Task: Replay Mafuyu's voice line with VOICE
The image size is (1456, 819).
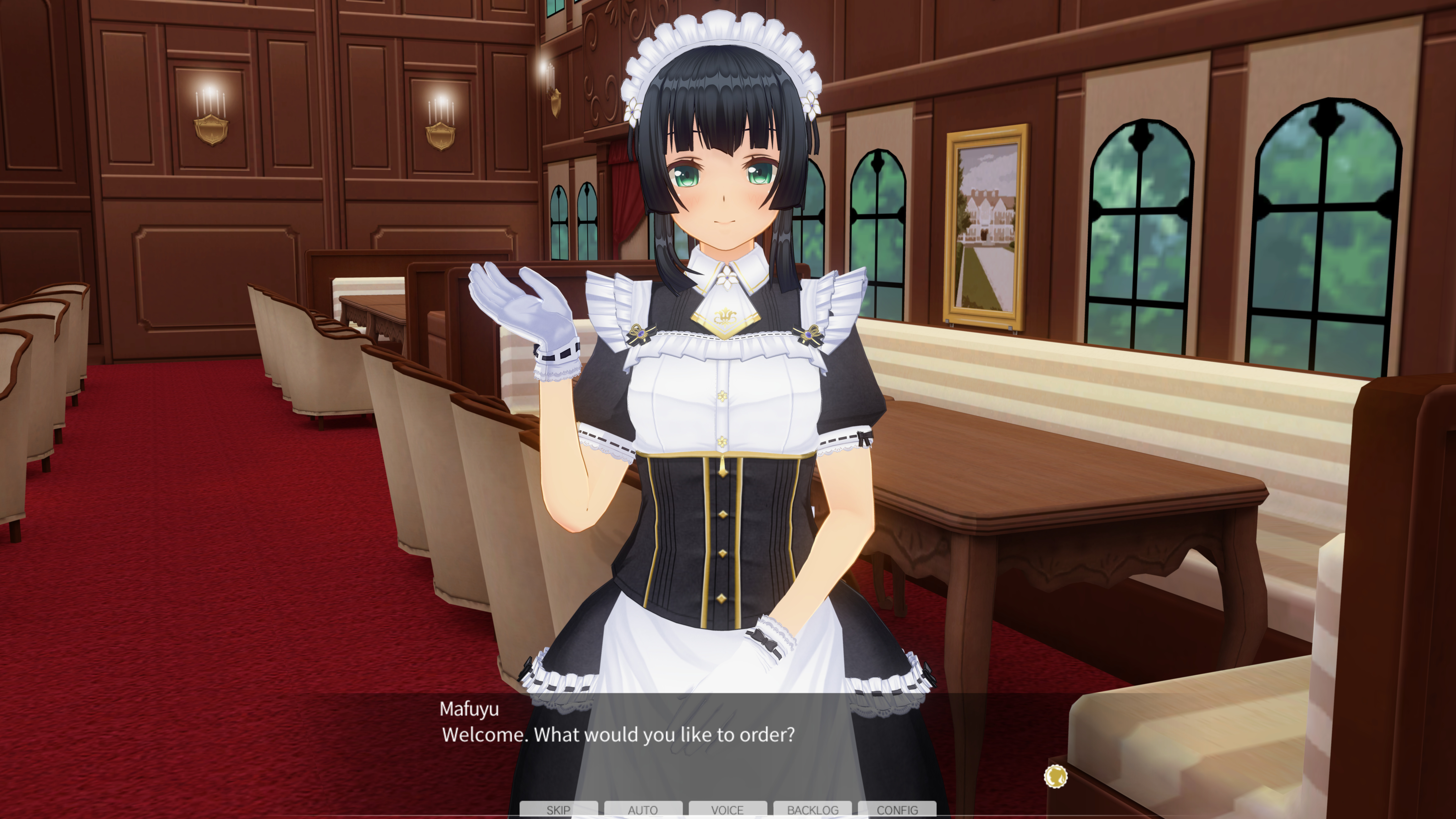Action: pyautogui.click(x=728, y=810)
